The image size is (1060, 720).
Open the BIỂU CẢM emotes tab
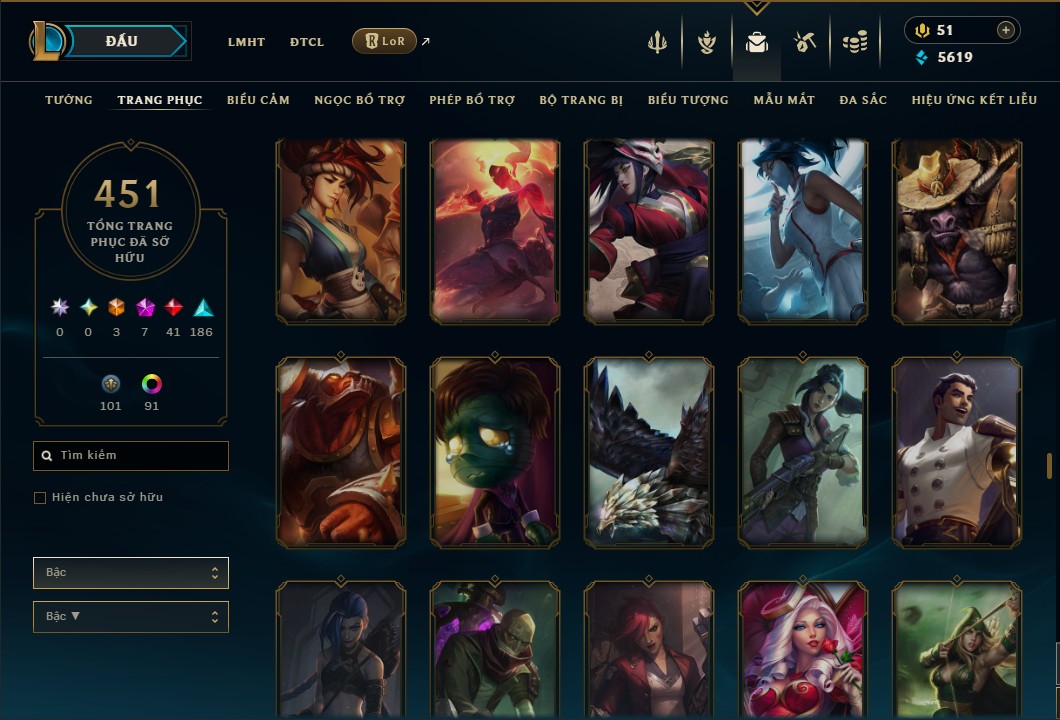258,100
